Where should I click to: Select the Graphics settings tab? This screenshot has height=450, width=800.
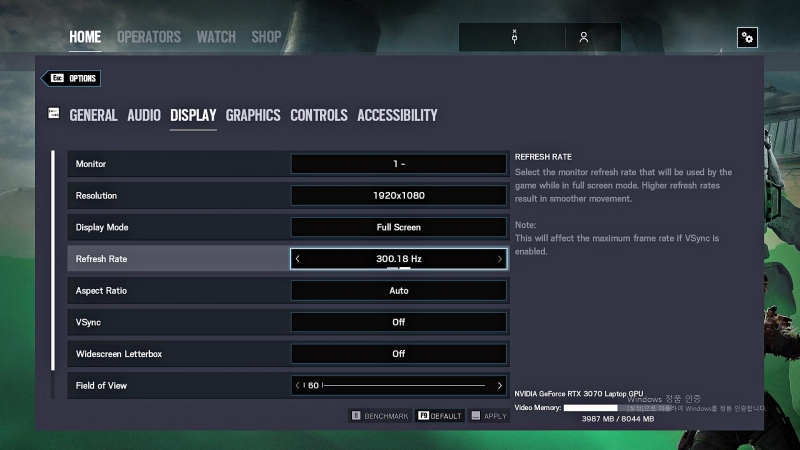coord(253,115)
